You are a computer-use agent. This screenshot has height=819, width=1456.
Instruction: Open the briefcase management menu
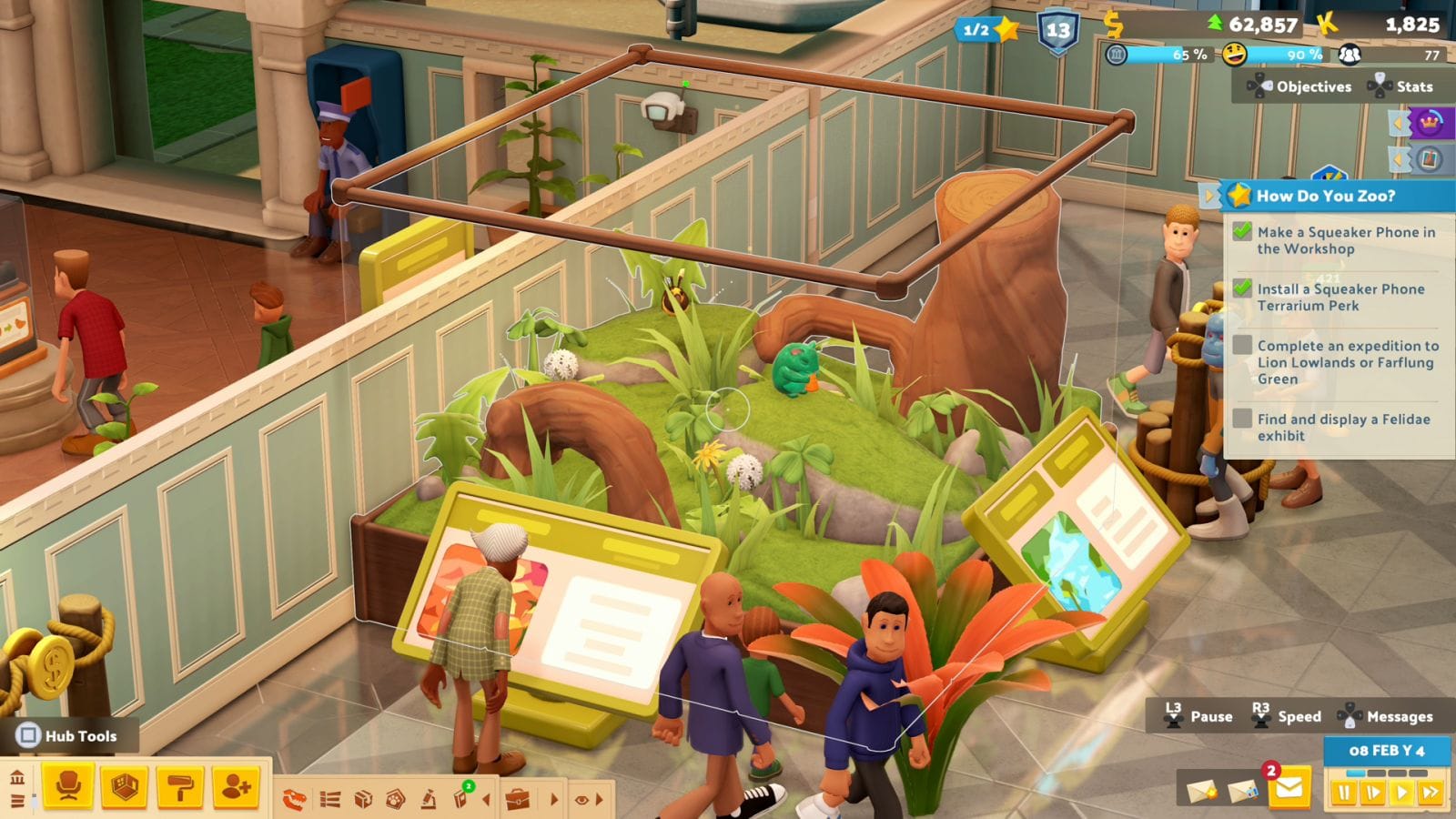[518, 800]
